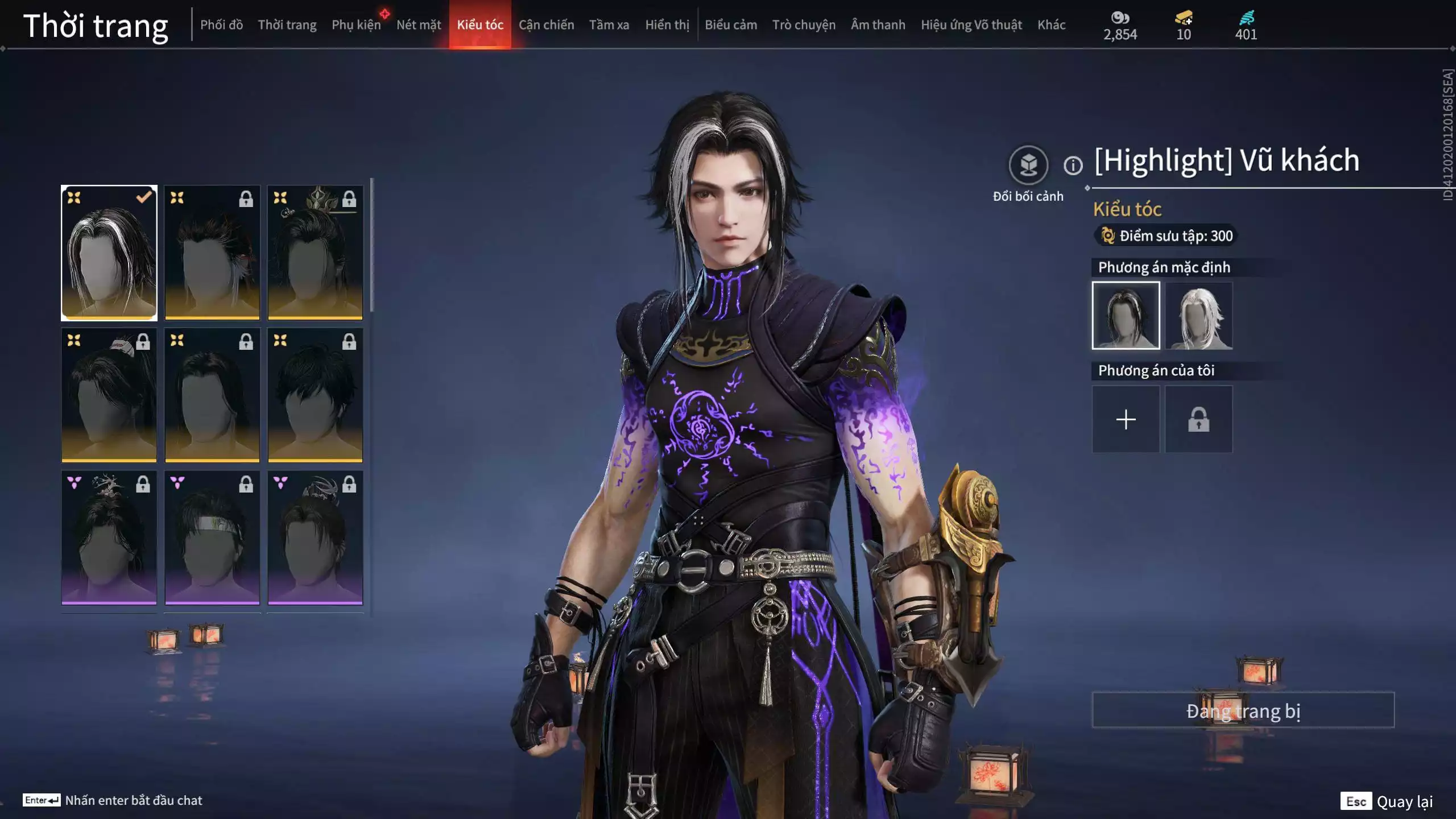Add a new custom scheme with plus
This screenshot has height=819, width=1456.
[x=1126, y=420]
